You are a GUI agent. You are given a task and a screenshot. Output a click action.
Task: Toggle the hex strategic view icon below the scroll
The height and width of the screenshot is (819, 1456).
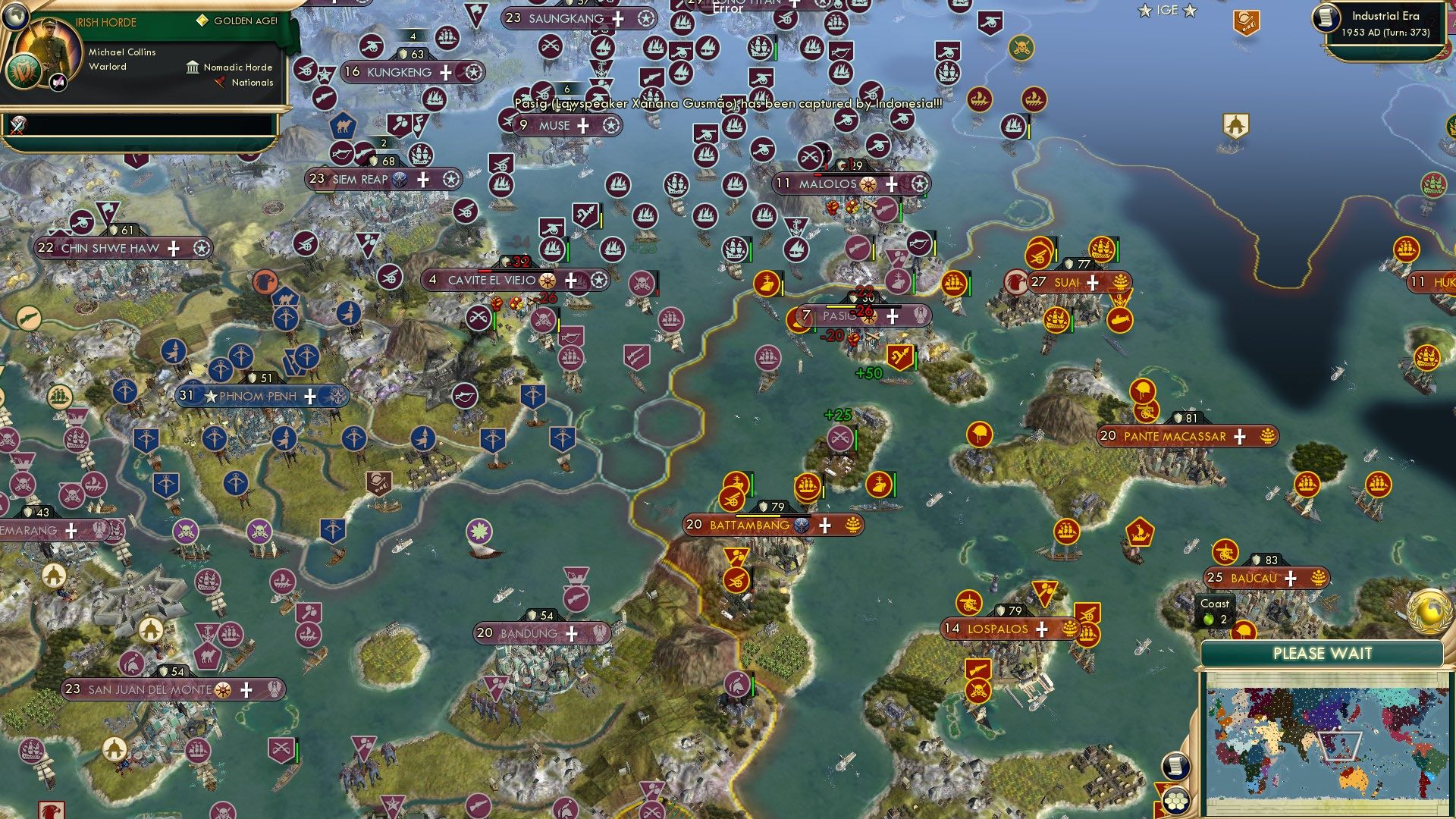point(1176,800)
